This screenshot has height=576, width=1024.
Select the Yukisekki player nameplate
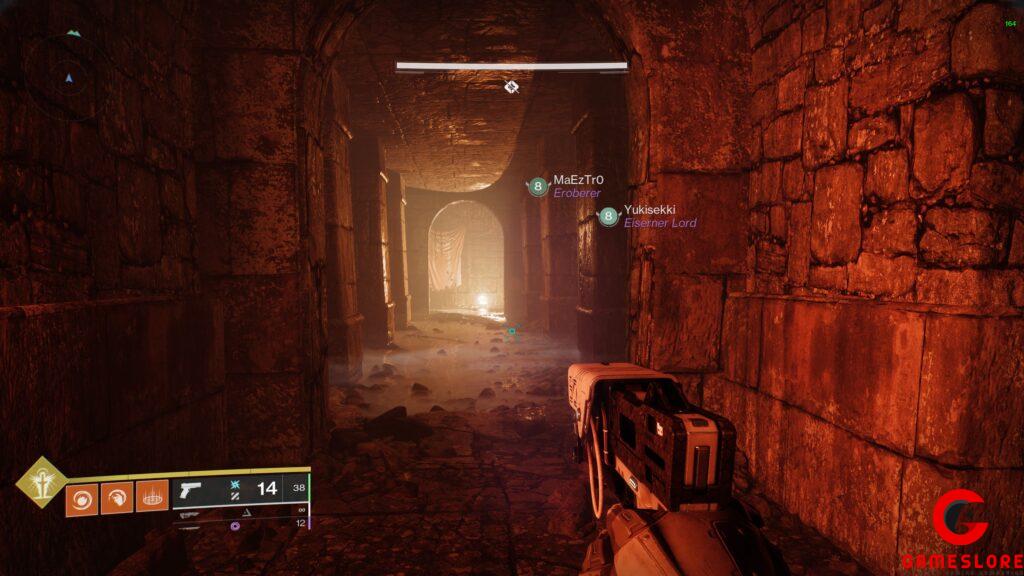point(647,216)
